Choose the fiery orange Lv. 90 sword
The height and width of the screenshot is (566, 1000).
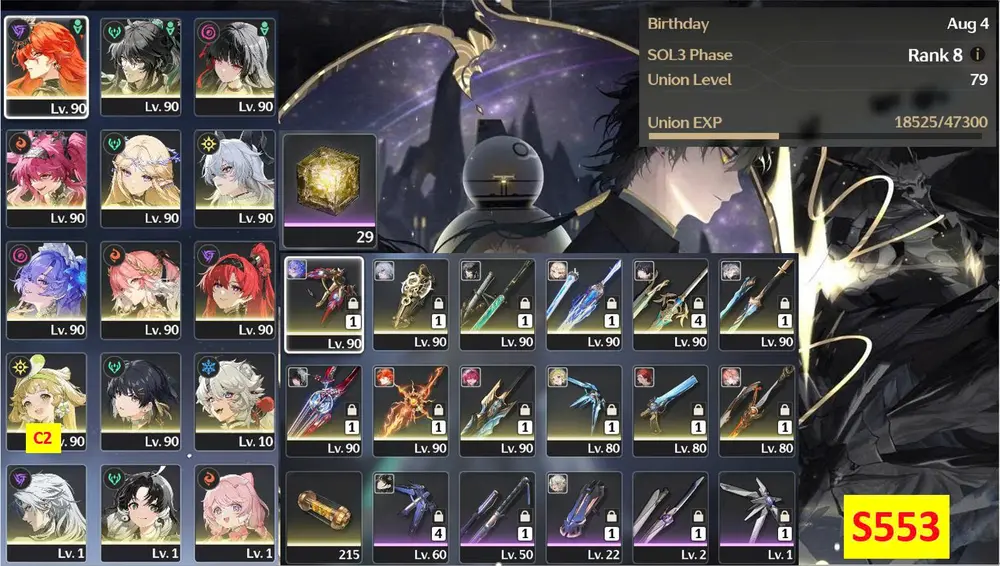click(410, 412)
